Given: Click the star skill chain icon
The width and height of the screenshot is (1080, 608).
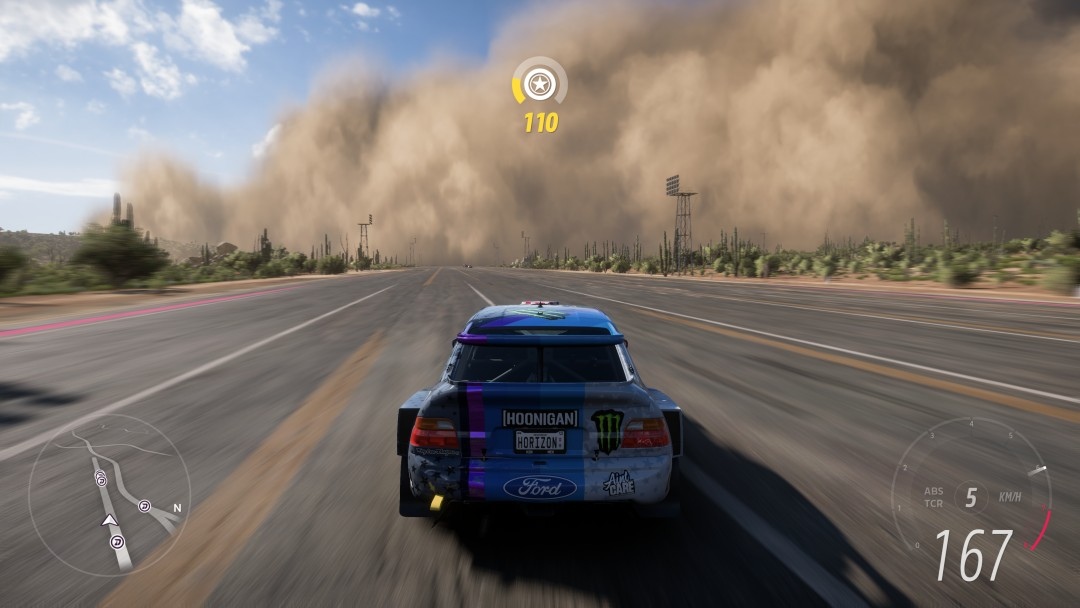Looking at the screenshot, I should 540,83.
